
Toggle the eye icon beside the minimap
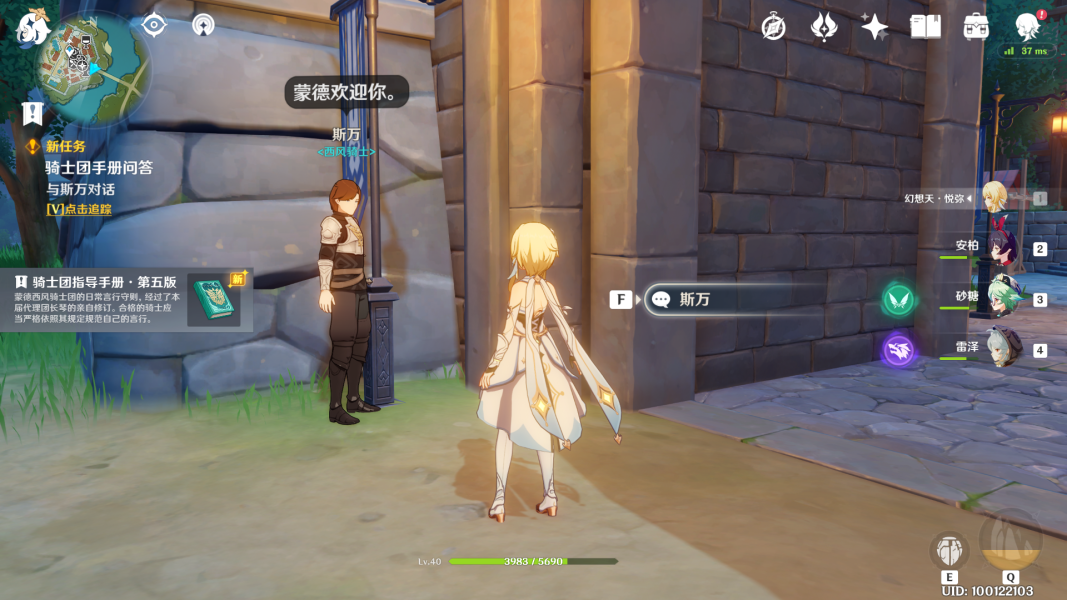[x=153, y=25]
